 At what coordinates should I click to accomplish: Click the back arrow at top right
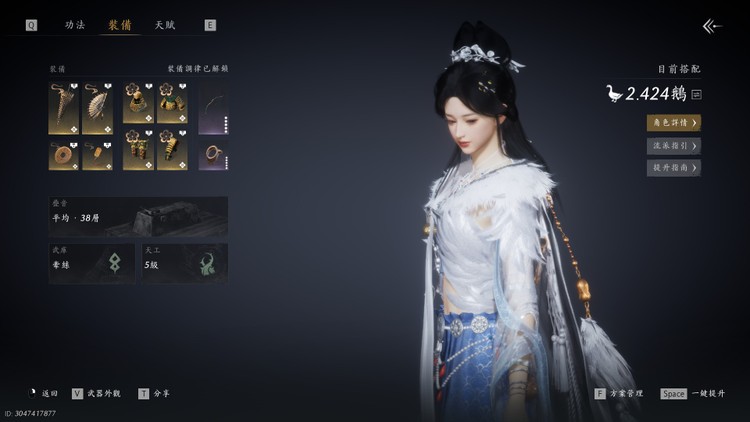pos(711,26)
